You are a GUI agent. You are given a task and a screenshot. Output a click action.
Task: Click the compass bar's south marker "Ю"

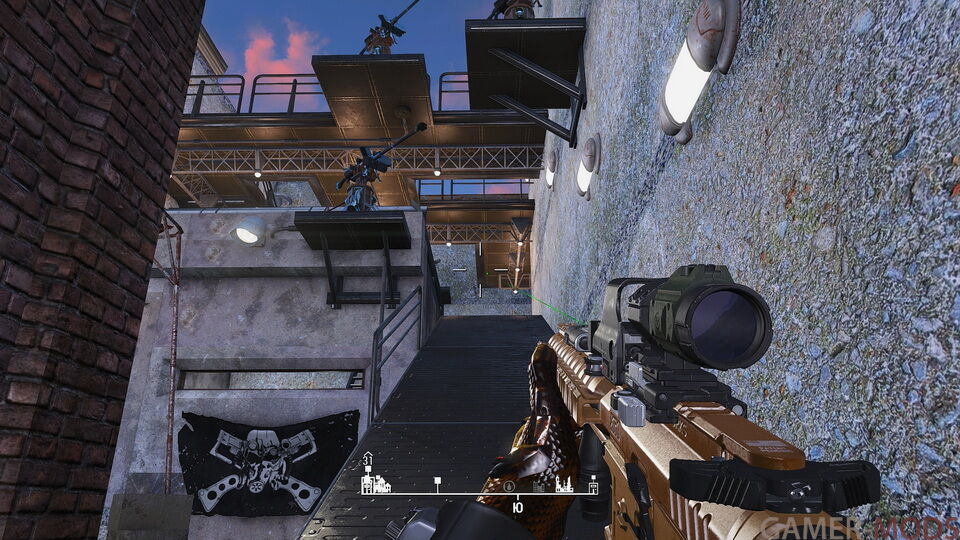(516, 508)
